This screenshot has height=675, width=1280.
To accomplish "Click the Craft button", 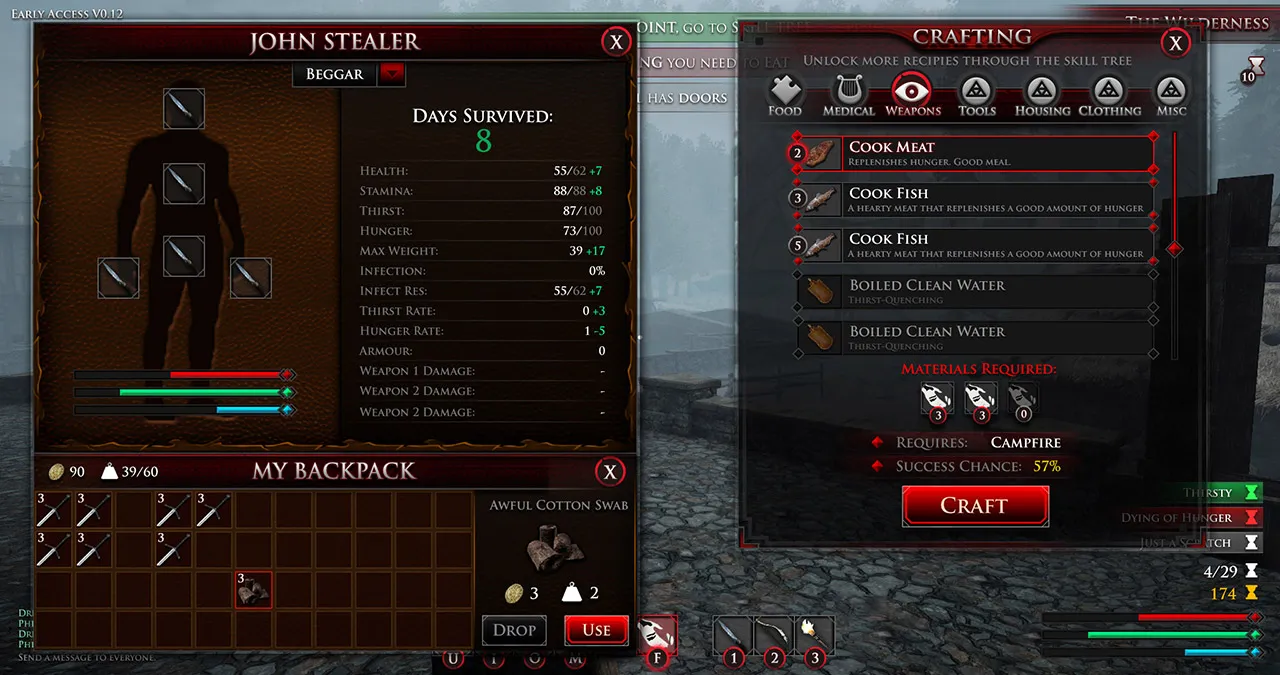I will 975,506.
